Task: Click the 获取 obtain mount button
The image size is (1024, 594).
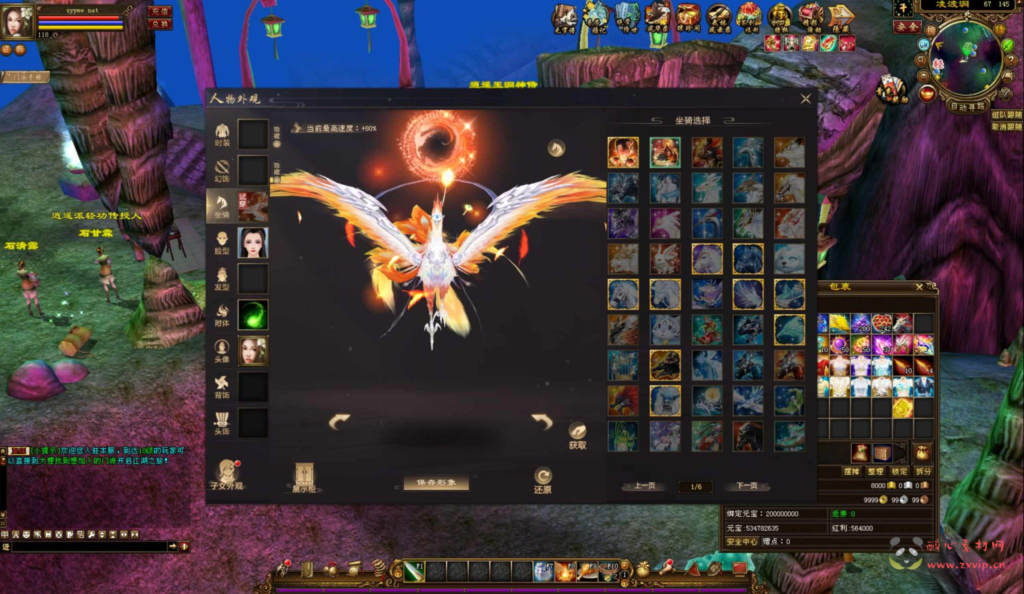Action: click(x=577, y=435)
